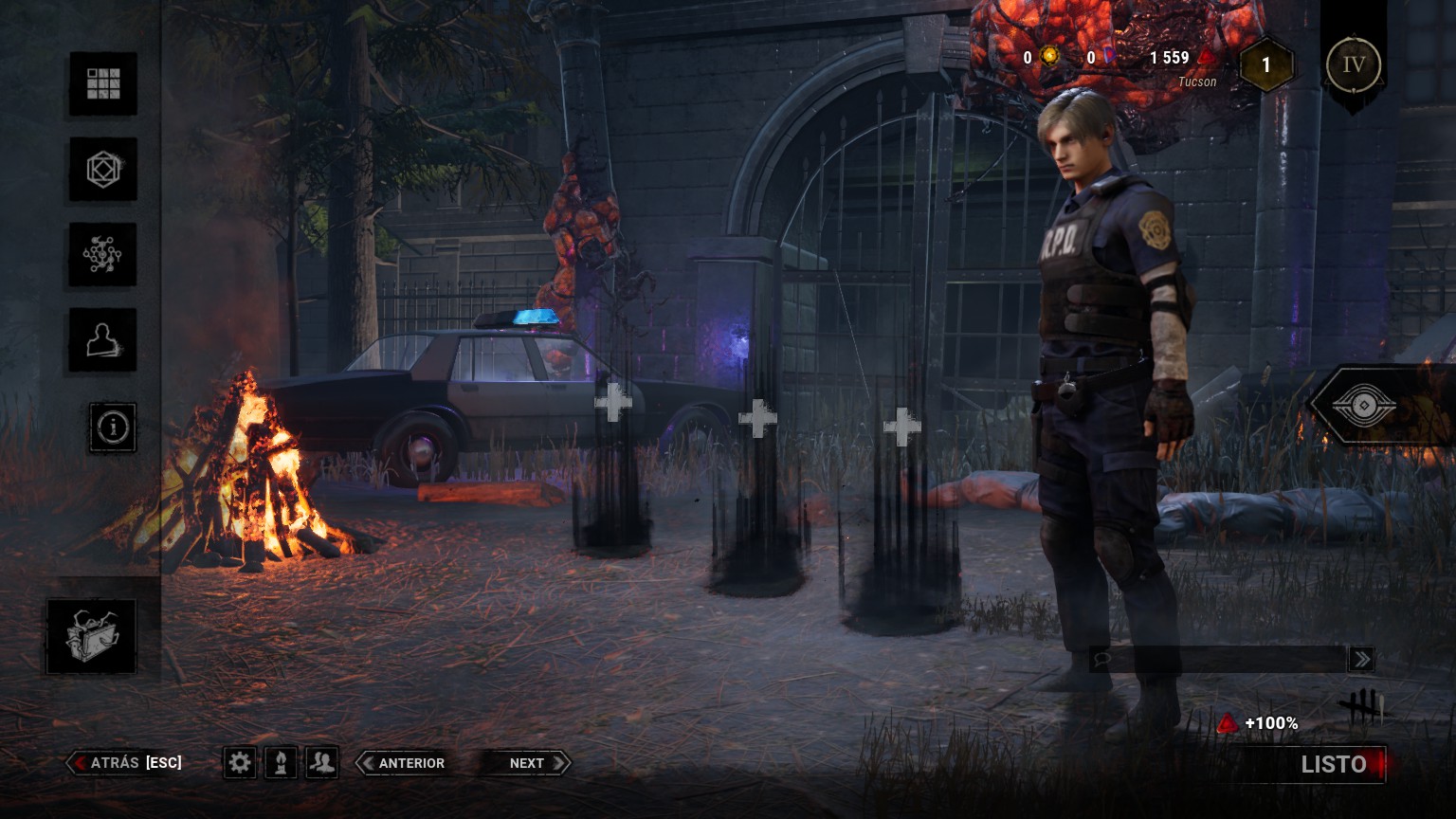Viewport: 1456px width, 819px height.
Task: Go back with the ATRÁS button
Action: click(125, 763)
